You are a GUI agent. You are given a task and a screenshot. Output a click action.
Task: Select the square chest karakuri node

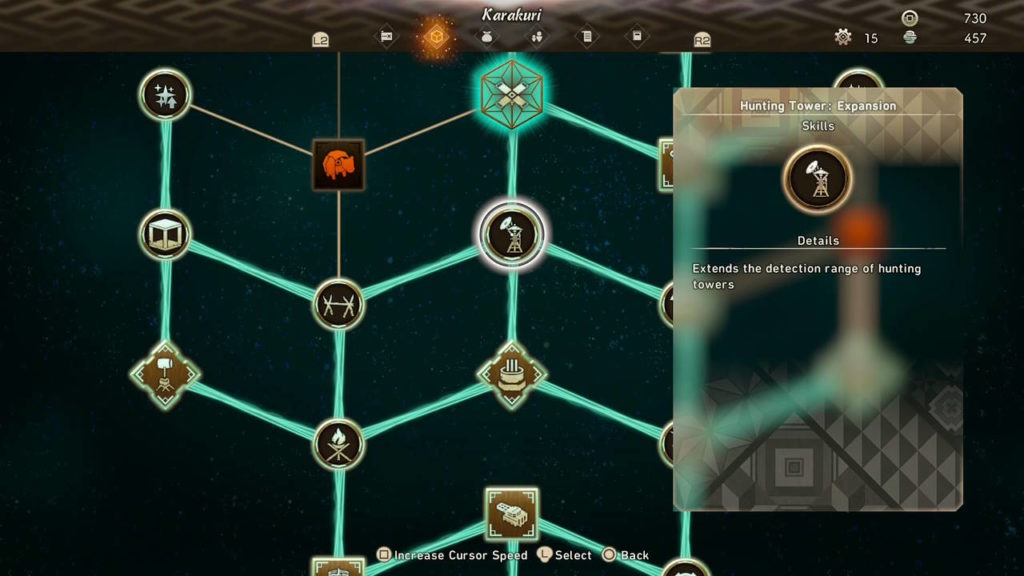512,514
